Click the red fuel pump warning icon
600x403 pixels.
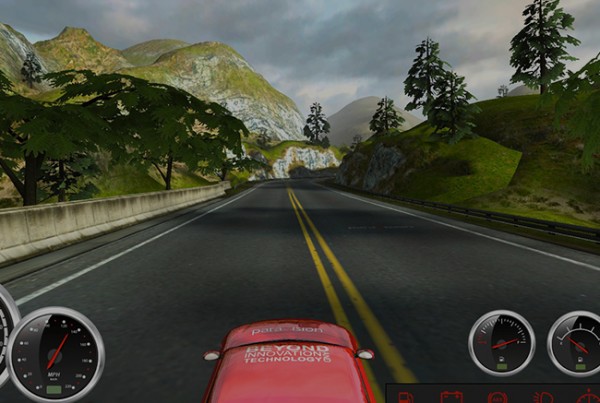coord(406,398)
